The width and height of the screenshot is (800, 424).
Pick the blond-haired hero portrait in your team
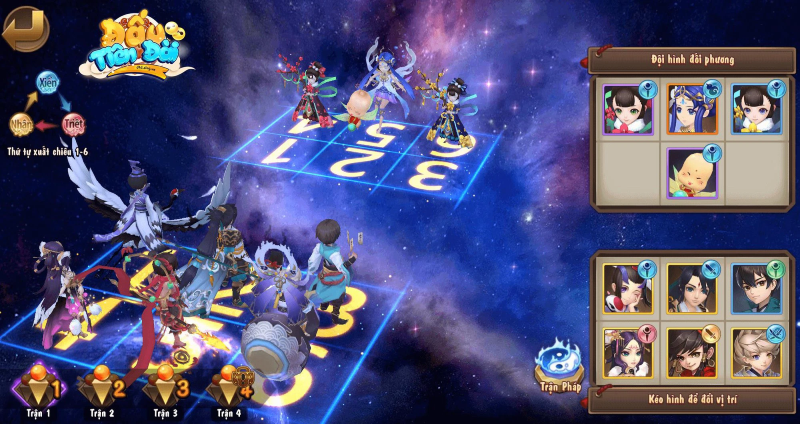click(756, 351)
